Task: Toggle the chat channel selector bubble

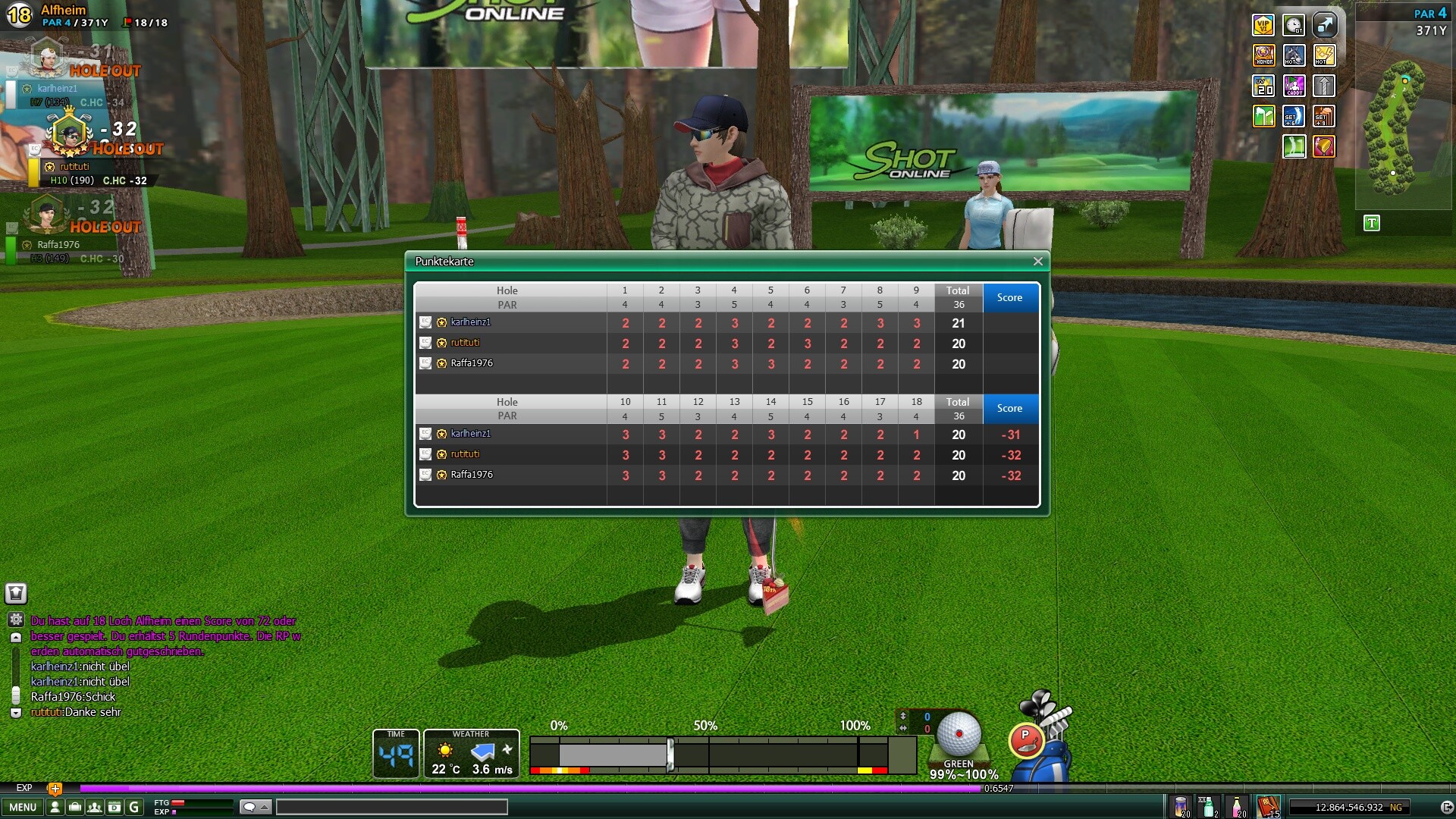Action: [255, 807]
